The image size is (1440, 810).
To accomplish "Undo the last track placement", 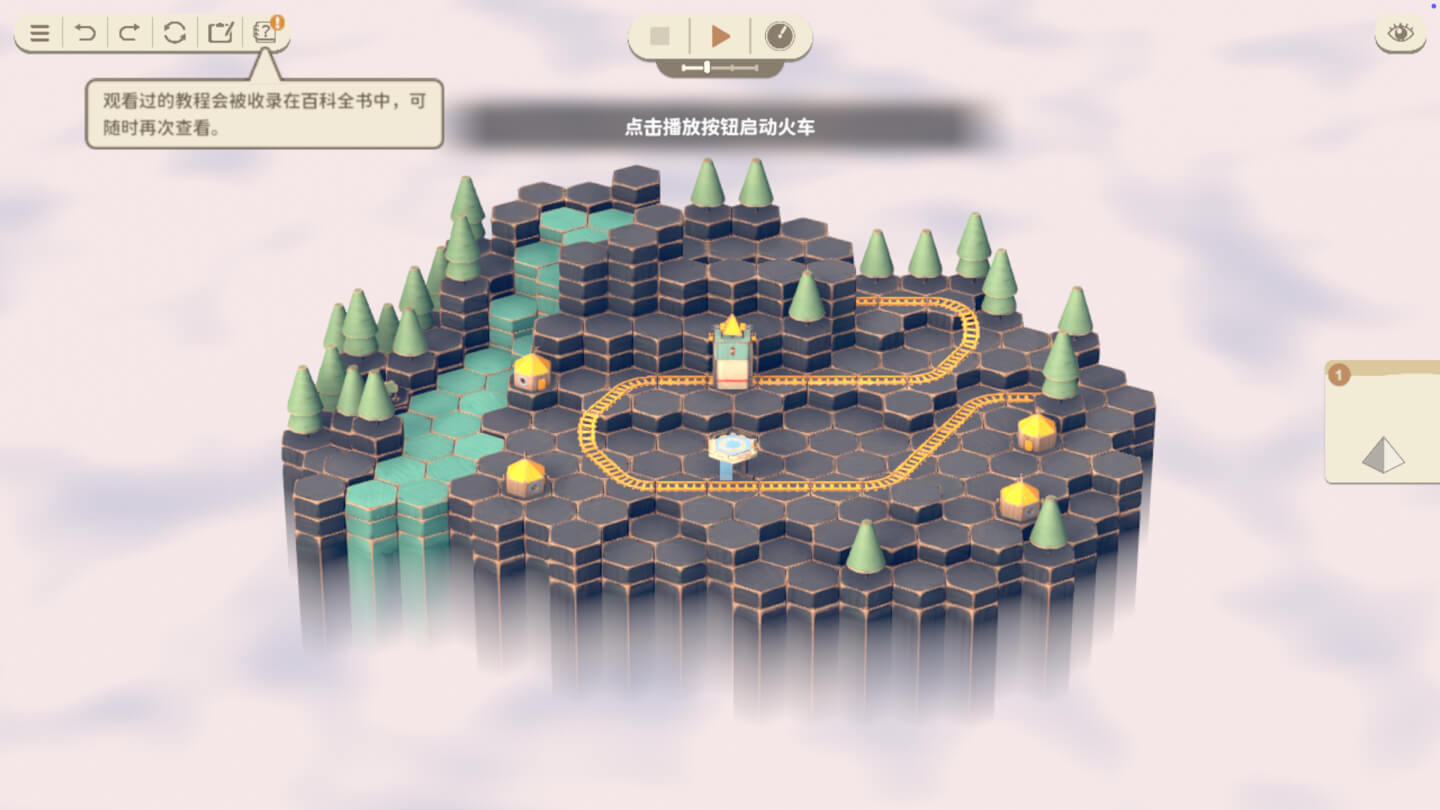I will (x=86, y=33).
